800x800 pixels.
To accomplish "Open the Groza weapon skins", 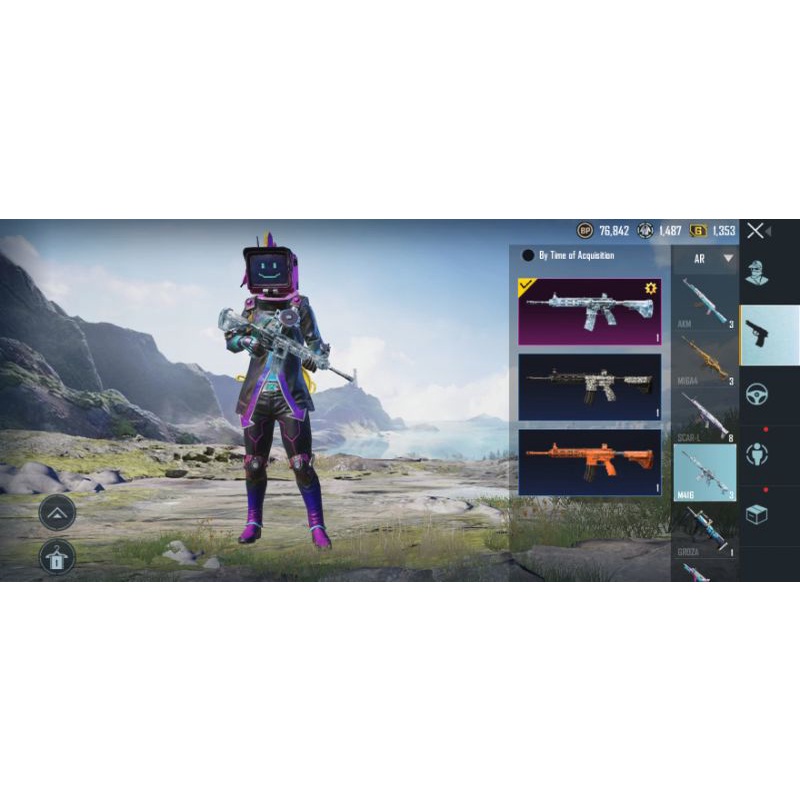I will (x=705, y=530).
